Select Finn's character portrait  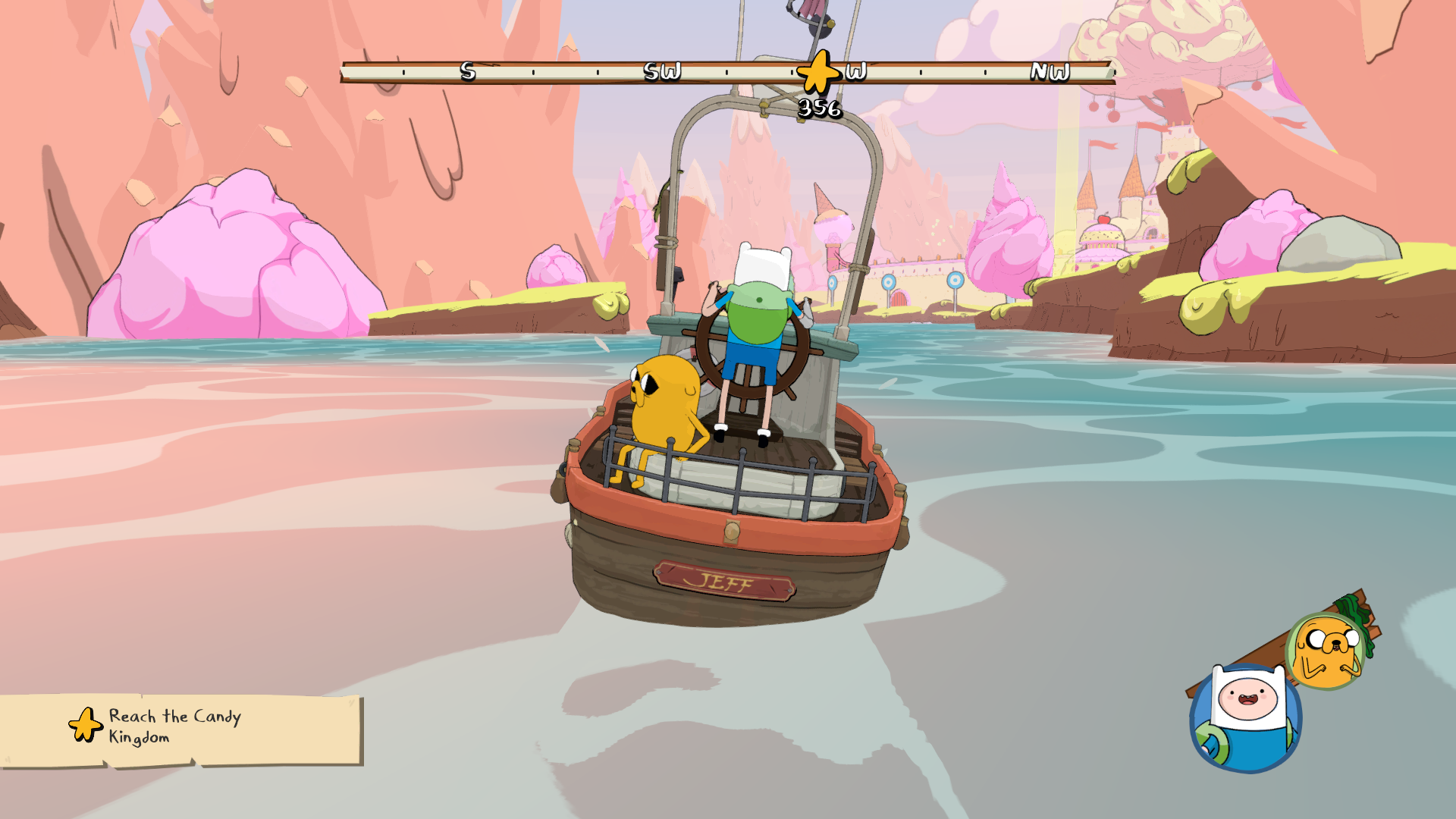pyautogui.click(x=1245, y=718)
